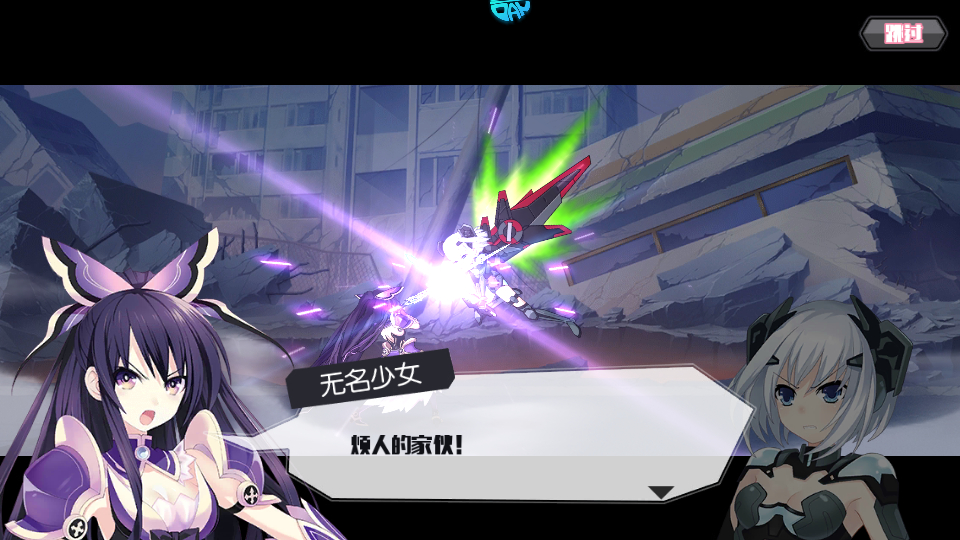The height and width of the screenshot is (540, 960).
Task: Skip the cutscene with the 跳过 button
Action: pos(903,34)
